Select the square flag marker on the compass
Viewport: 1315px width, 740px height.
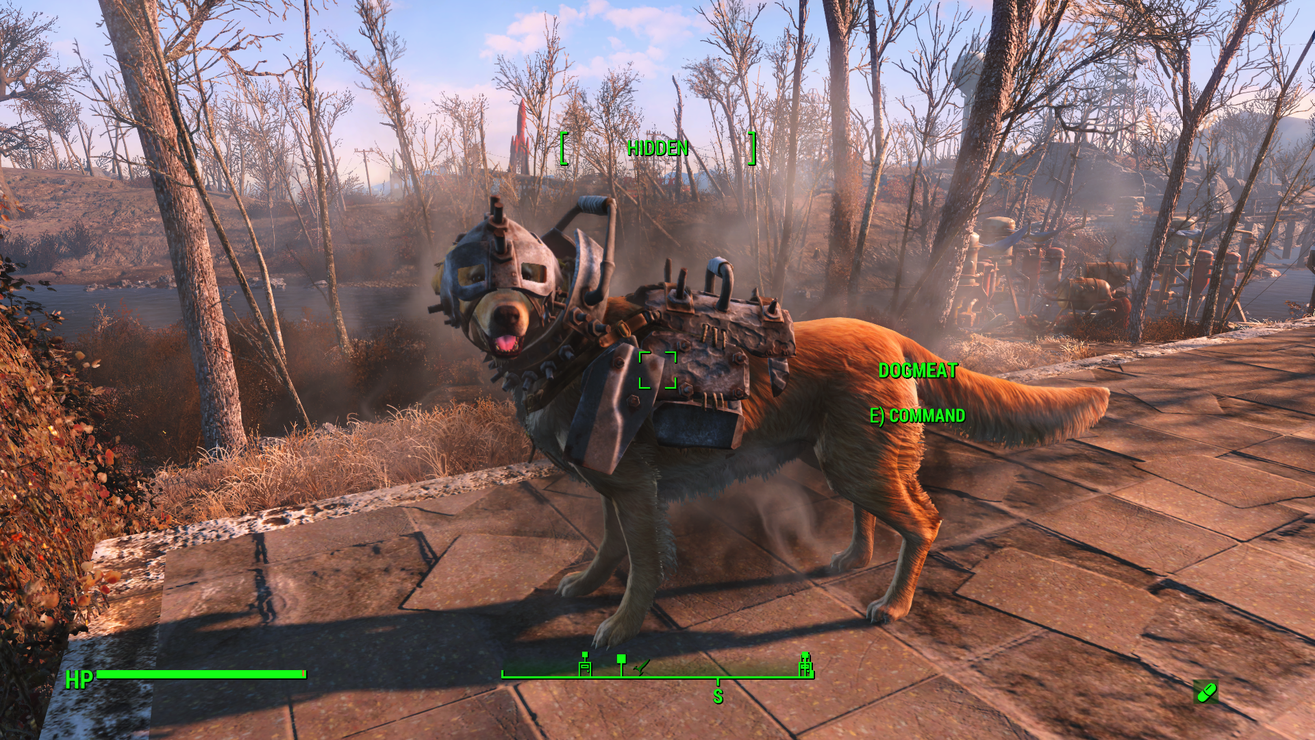621,661
